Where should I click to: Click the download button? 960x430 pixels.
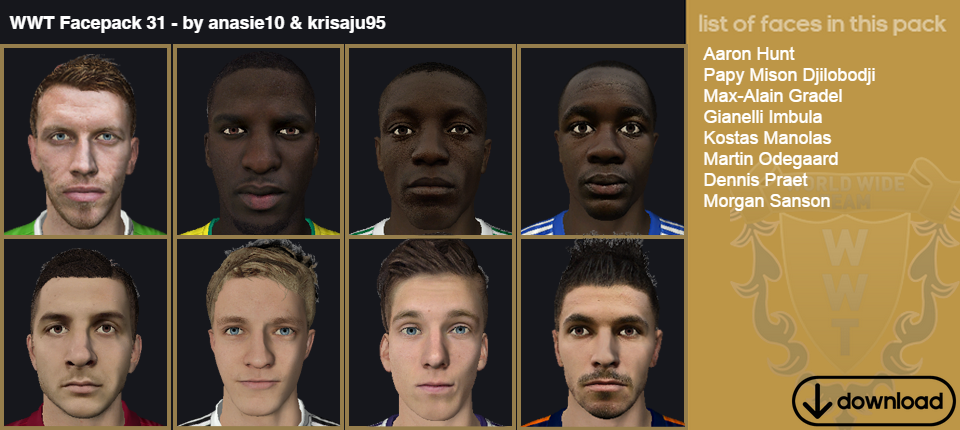(873, 401)
